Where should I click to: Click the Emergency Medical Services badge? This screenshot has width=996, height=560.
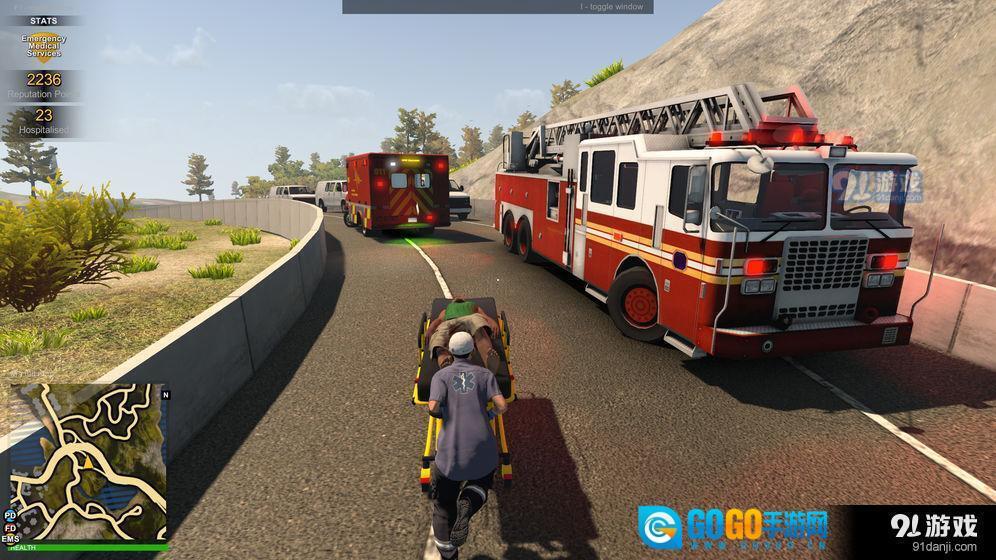point(43,46)
